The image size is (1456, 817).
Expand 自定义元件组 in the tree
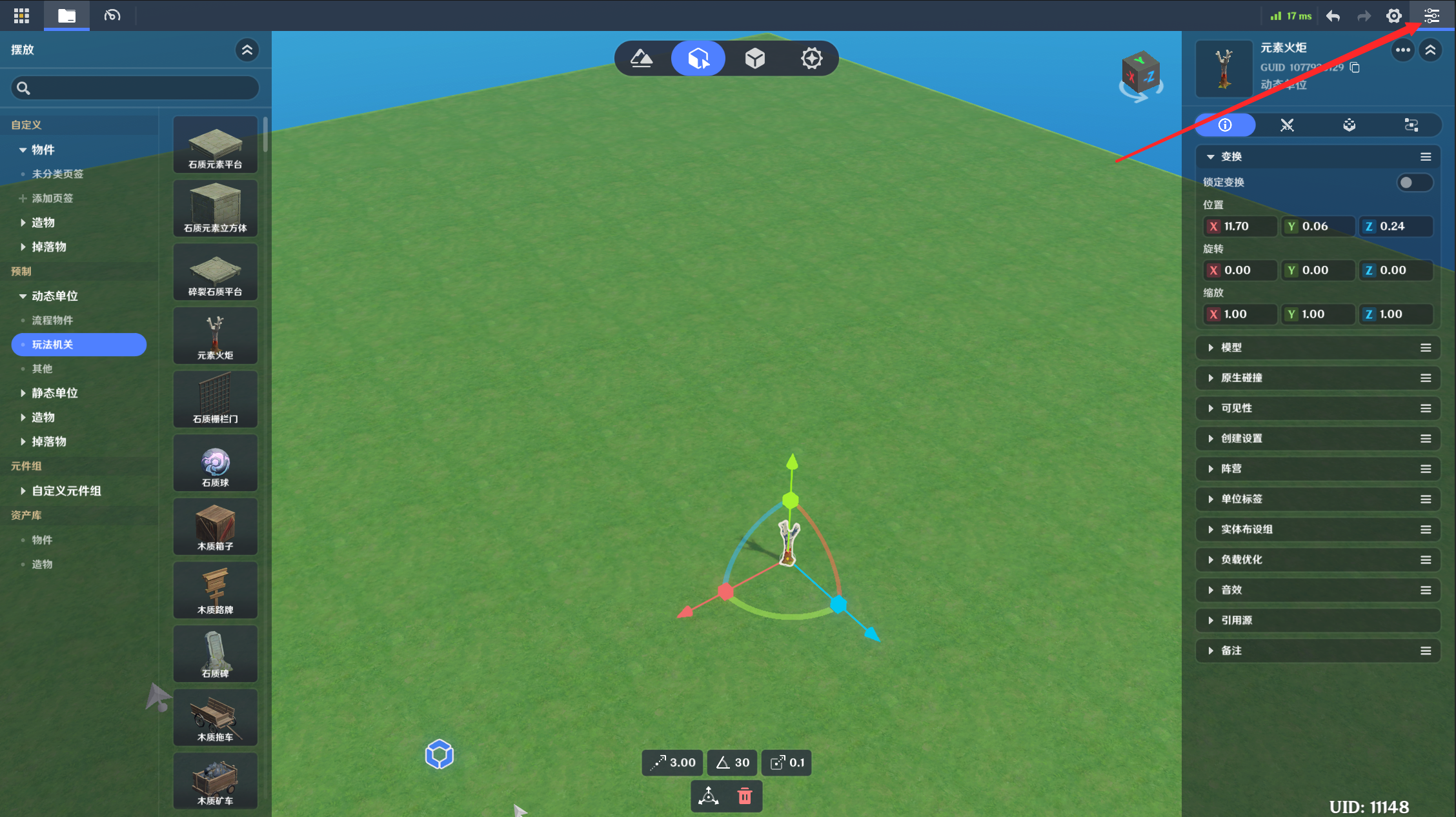23,491
